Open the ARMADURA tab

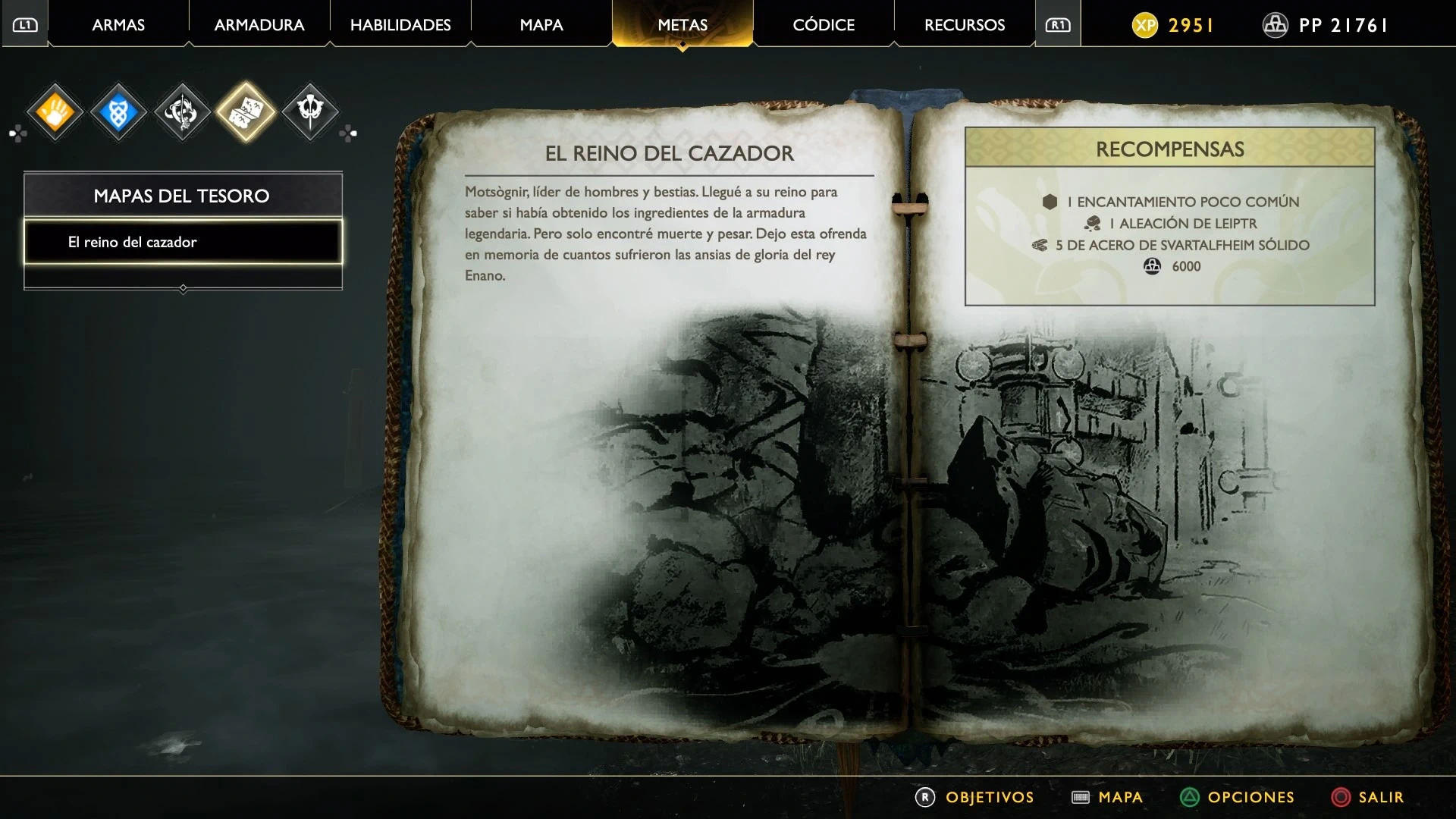click(259, 25)
